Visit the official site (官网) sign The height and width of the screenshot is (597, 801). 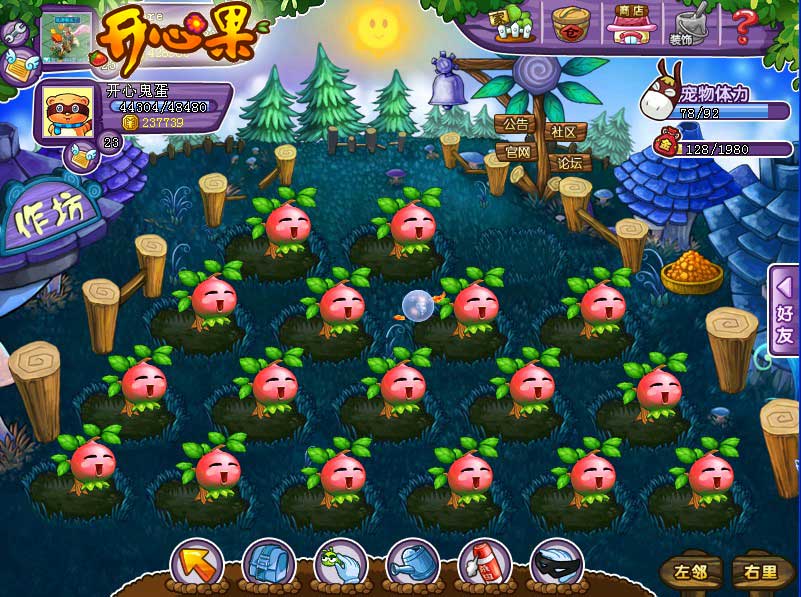pyautogui.click(x=517, y=152)
